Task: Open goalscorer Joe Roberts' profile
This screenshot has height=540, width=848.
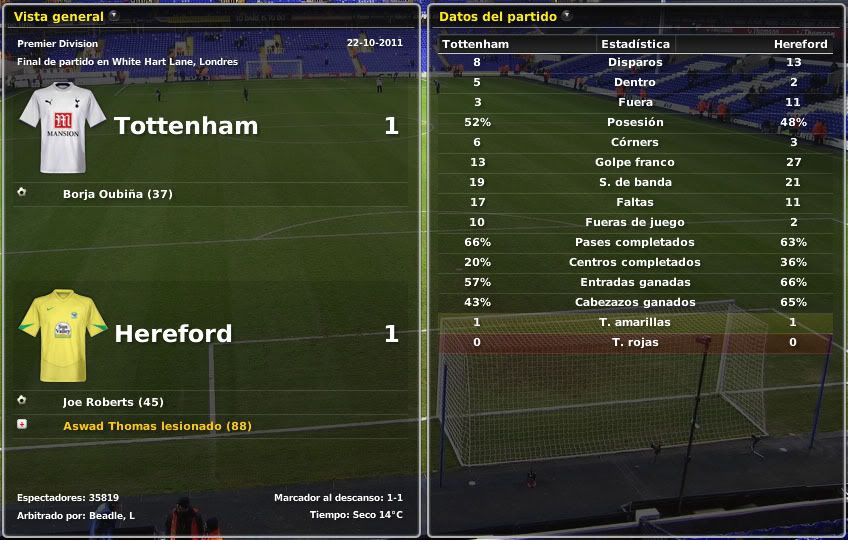Action: tap(112, 402)
